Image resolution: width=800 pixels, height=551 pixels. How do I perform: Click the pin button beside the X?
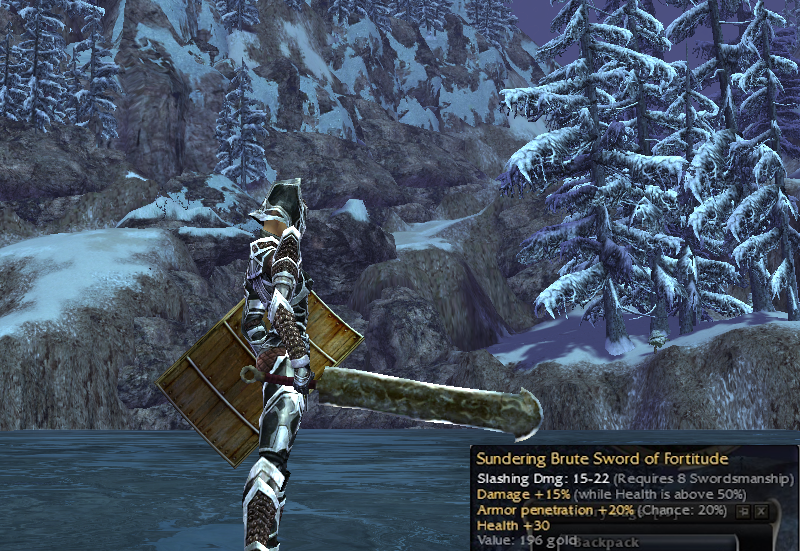pyautogui.click(x=743, y=511)
